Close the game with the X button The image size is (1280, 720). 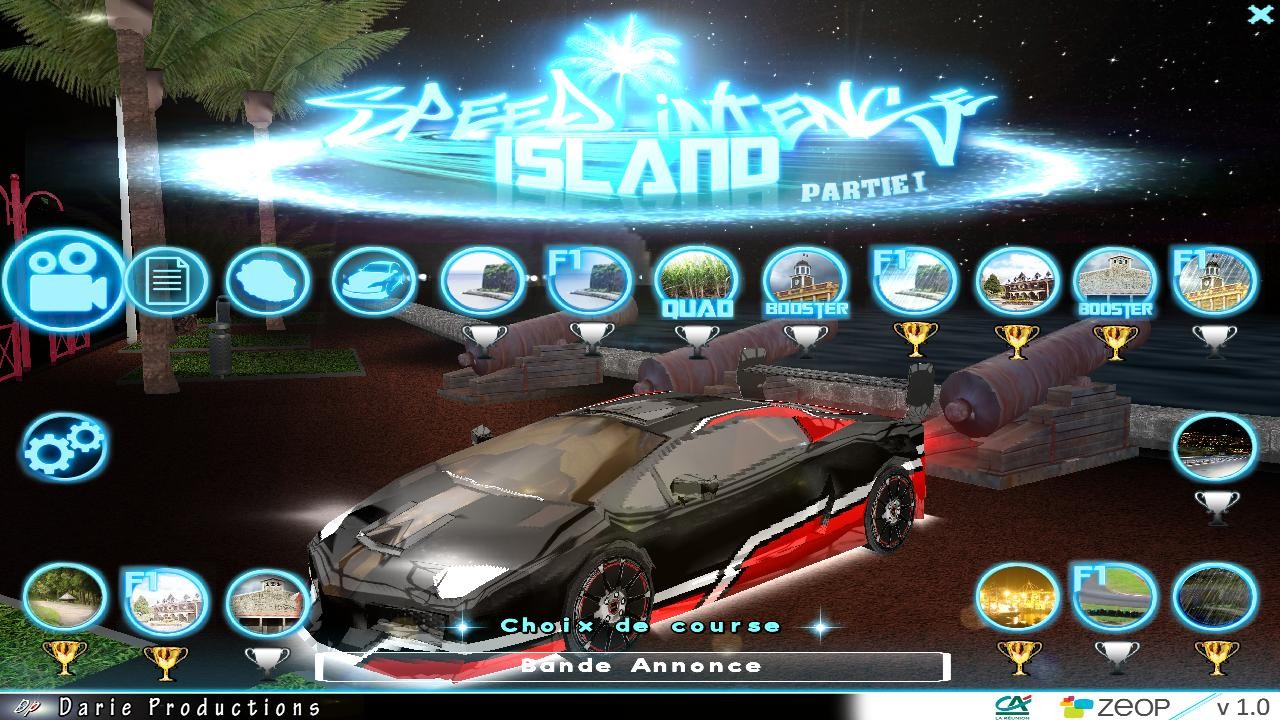pos(1260,13)
